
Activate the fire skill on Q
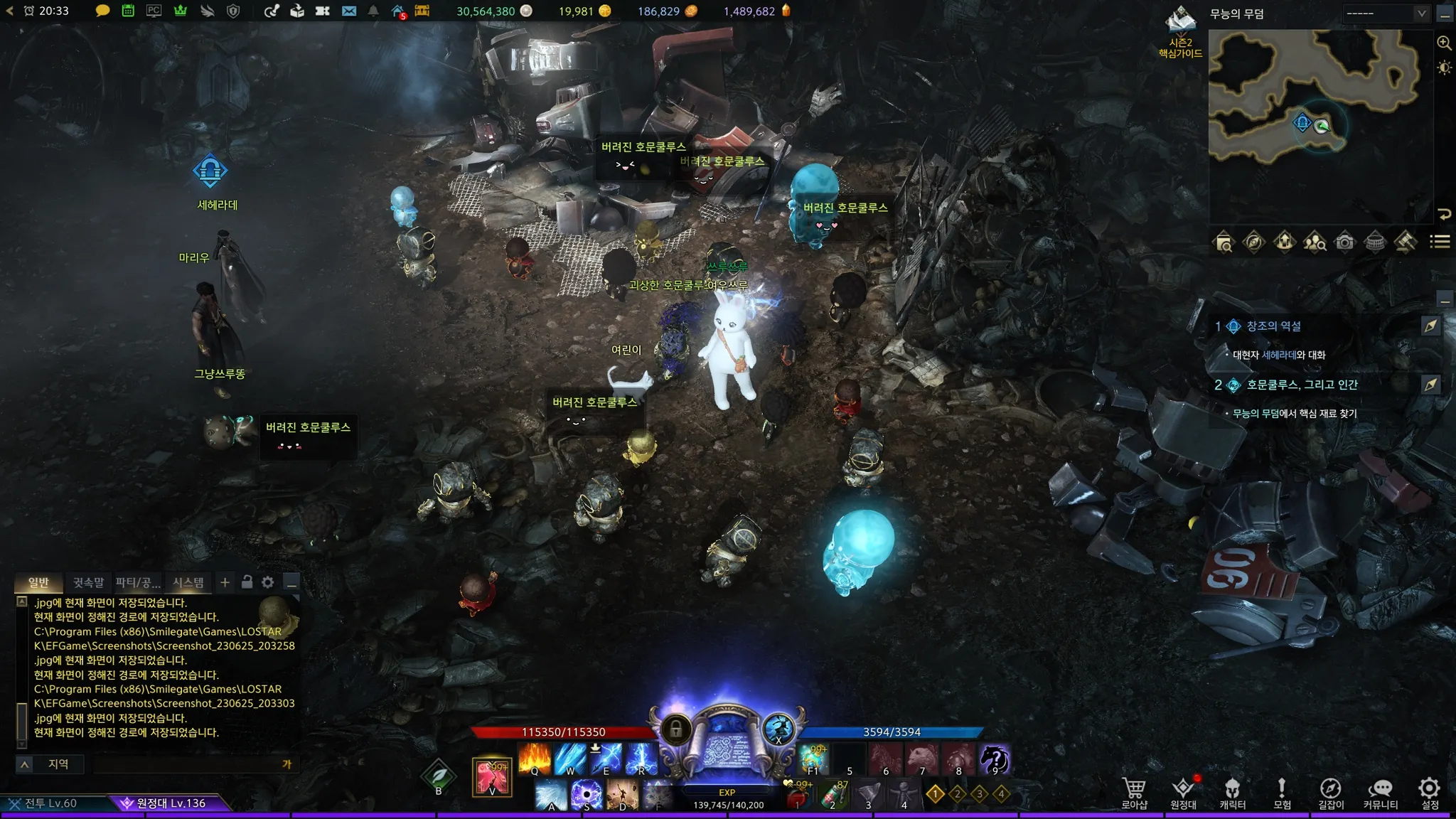535,759
